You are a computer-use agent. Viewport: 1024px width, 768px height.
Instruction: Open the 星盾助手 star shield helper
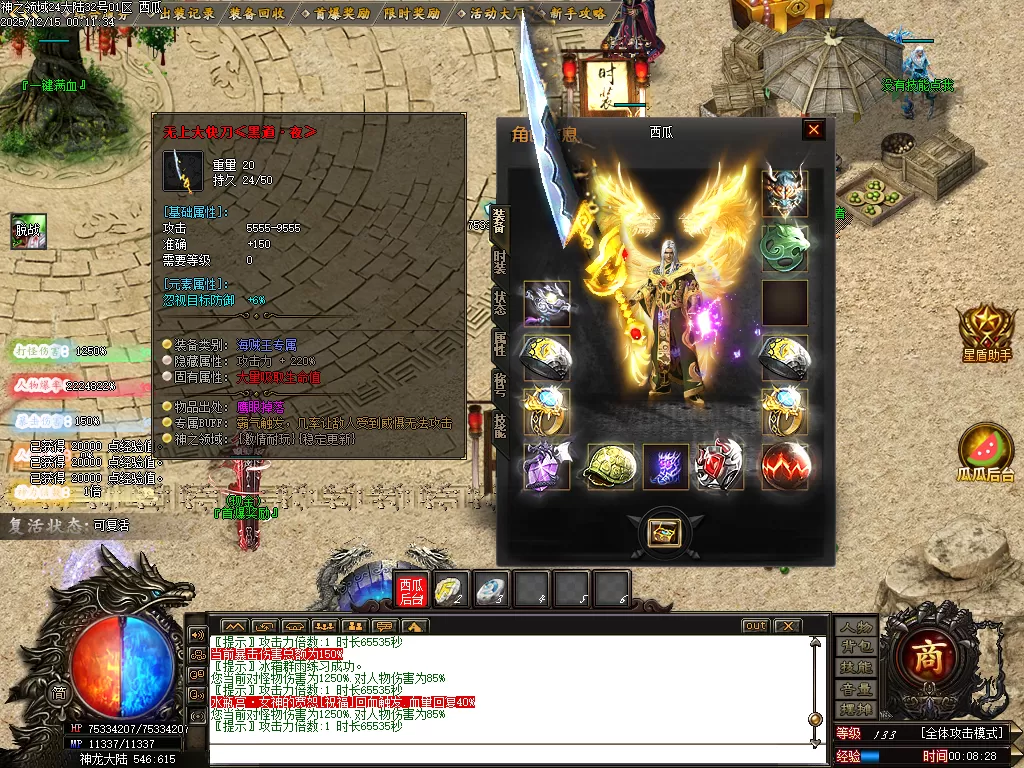point(986,330)
